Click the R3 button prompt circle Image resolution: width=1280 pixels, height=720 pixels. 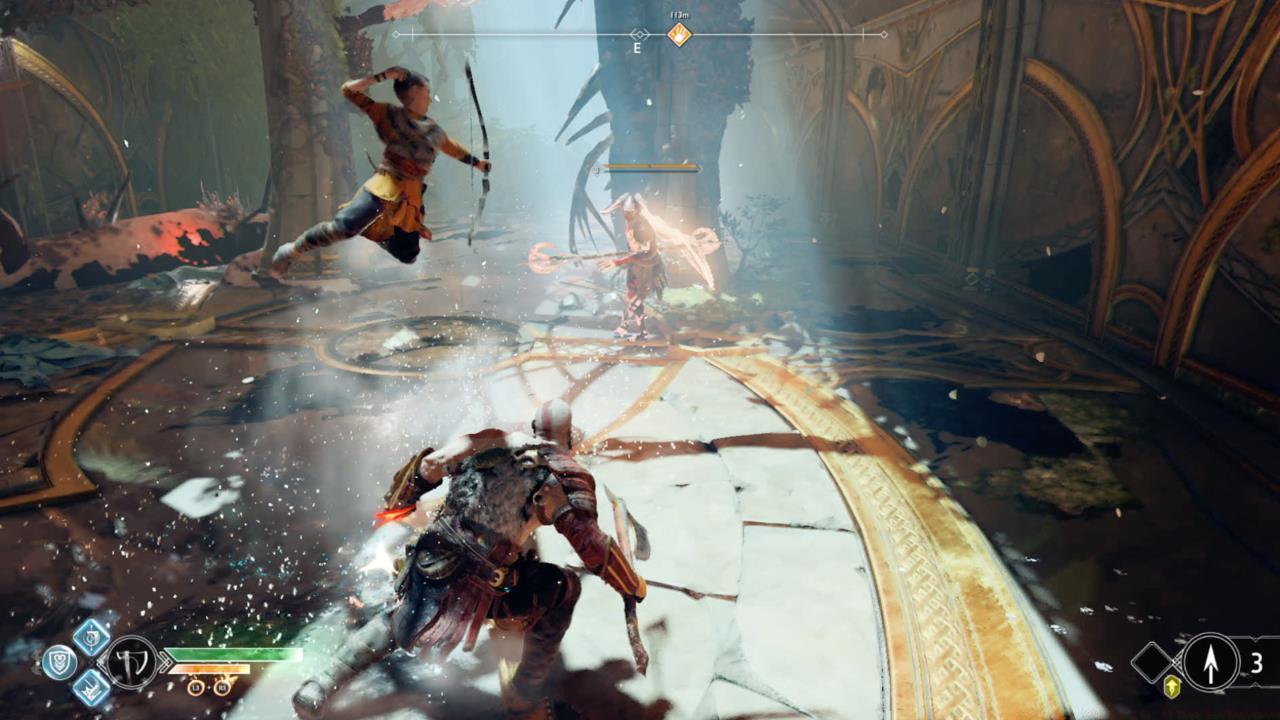pyautogui.click(x=221, y=687)
